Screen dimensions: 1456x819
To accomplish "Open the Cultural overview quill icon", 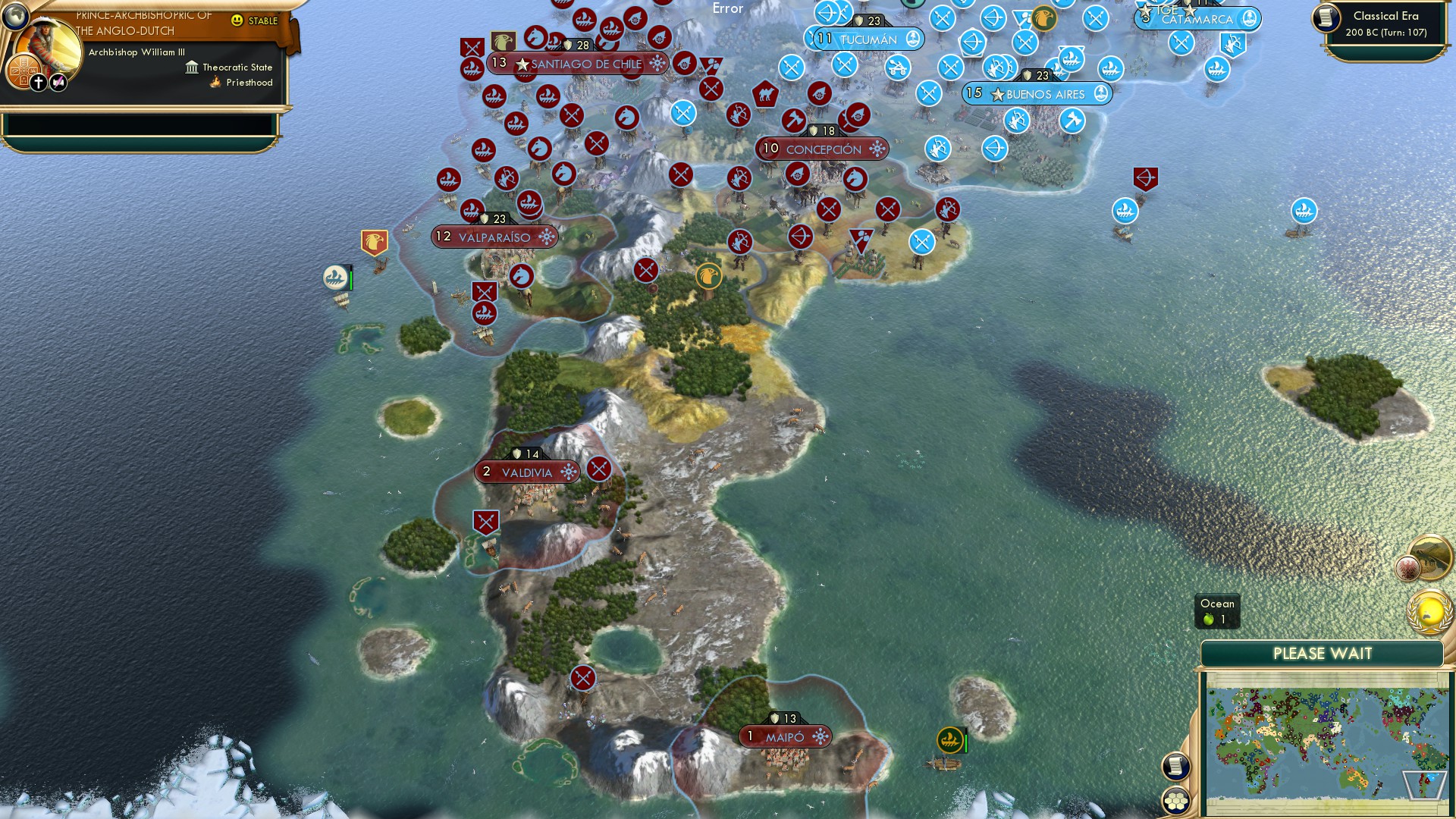I will pyautogui.click(x=58, y=82).
